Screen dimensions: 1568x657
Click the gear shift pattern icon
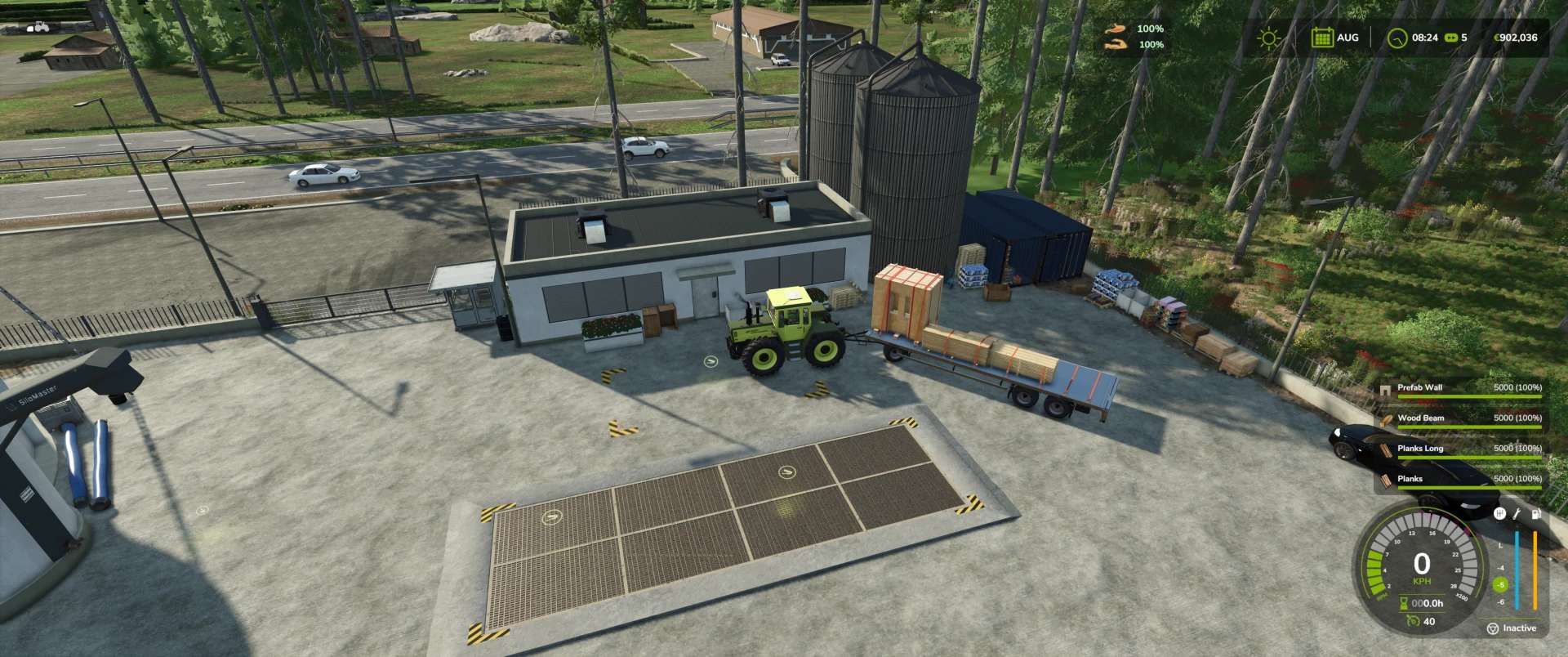click(1501, 515)
